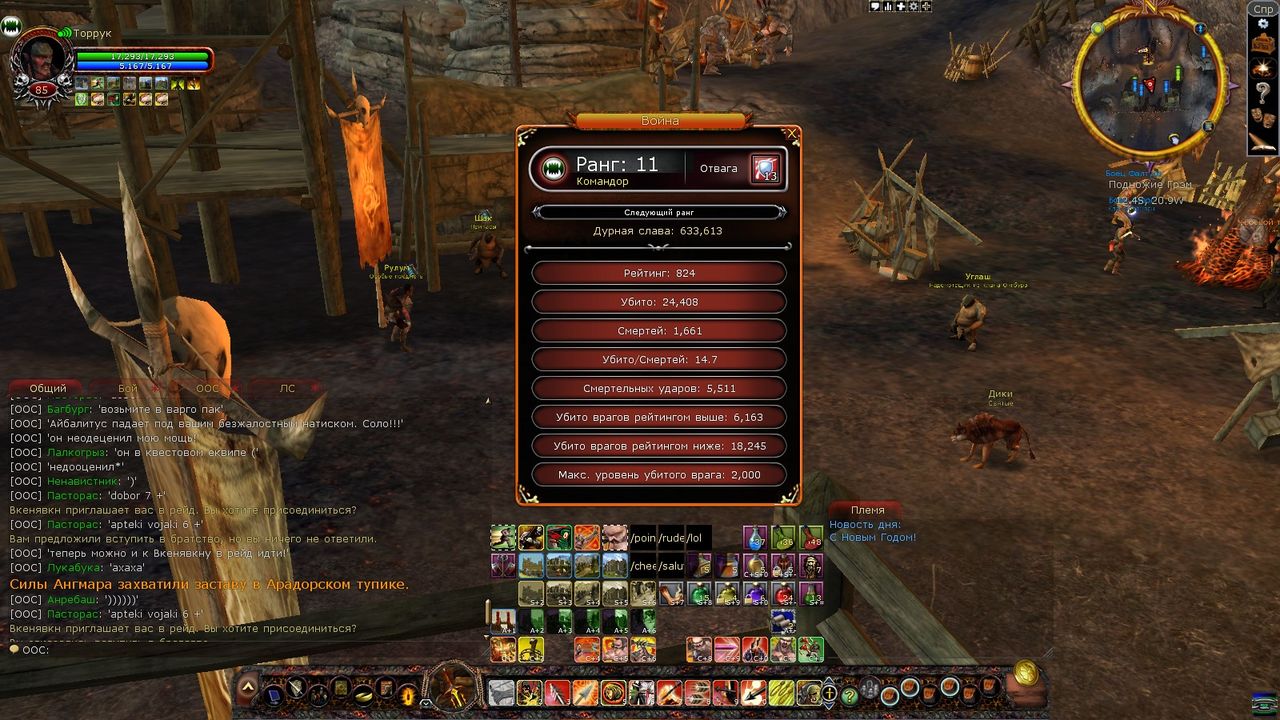1280x720 pixels.
Task: Switch to the Бой chat tab
Action: (x=127, y=388)
